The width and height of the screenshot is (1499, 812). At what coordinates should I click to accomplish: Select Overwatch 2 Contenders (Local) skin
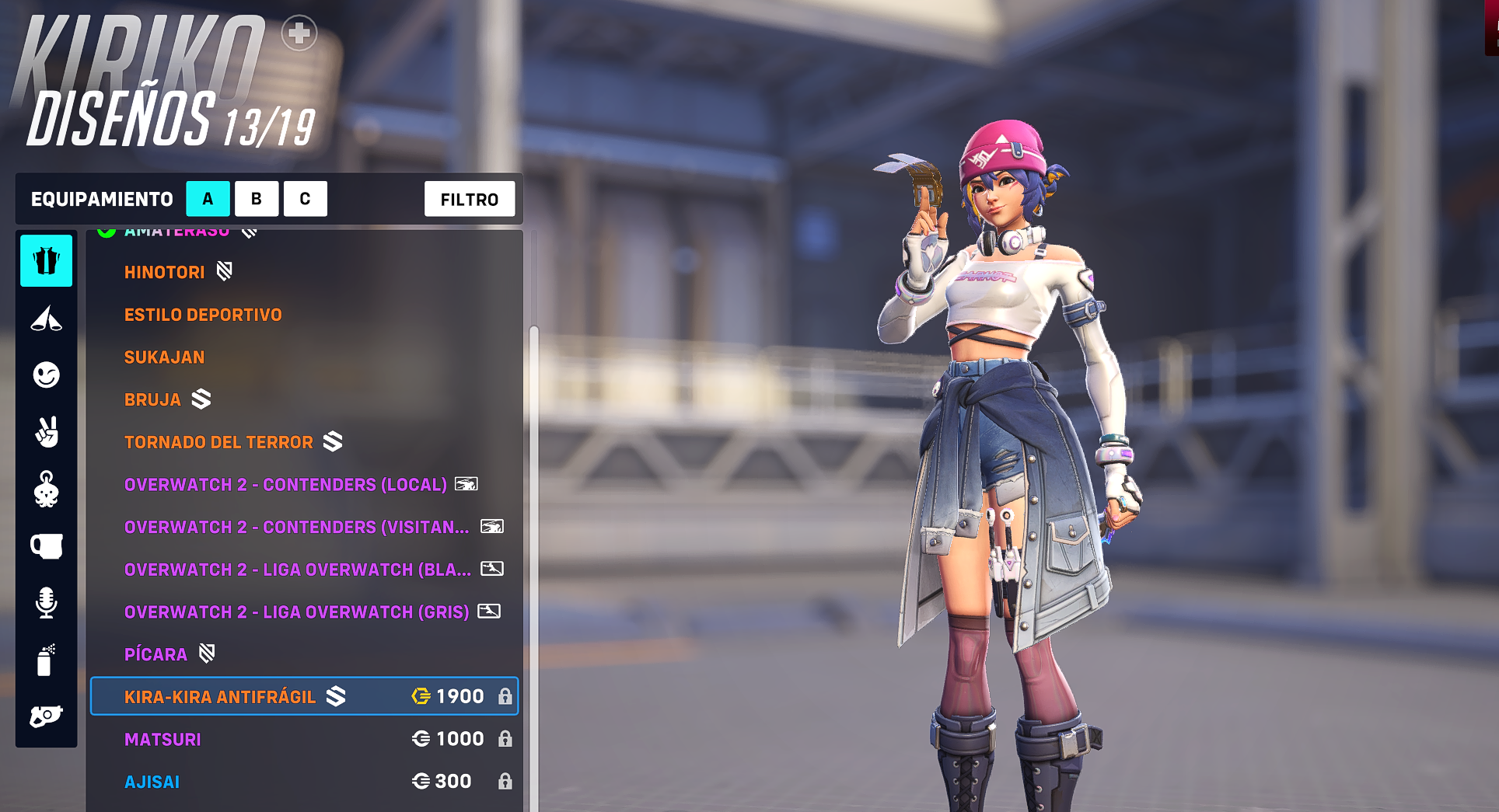[x=285, y=485]
